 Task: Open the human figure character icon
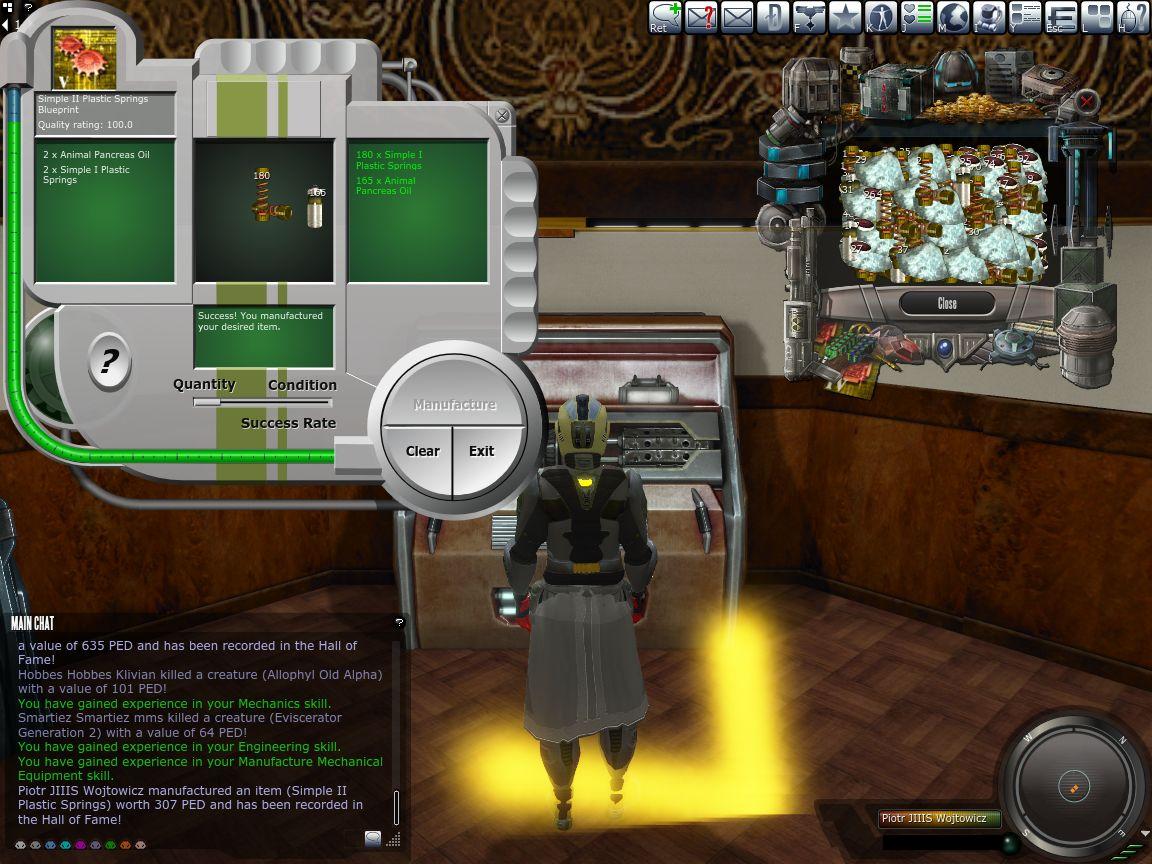[x=881, y=17]
